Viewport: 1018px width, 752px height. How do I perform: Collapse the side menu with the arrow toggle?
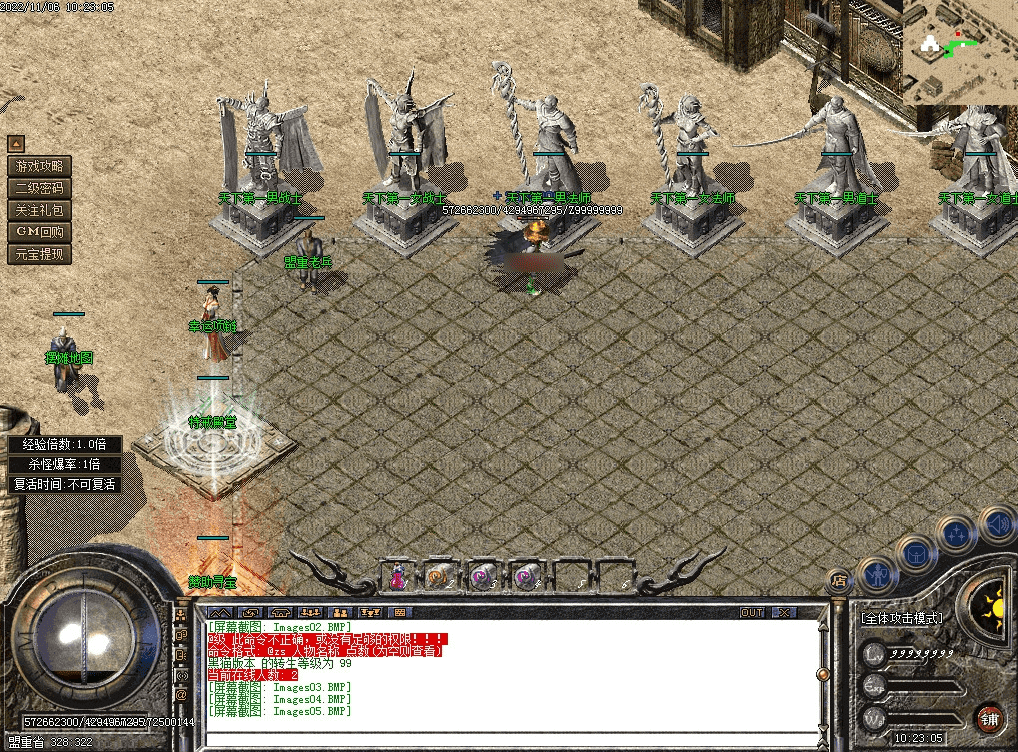(16, 144)
